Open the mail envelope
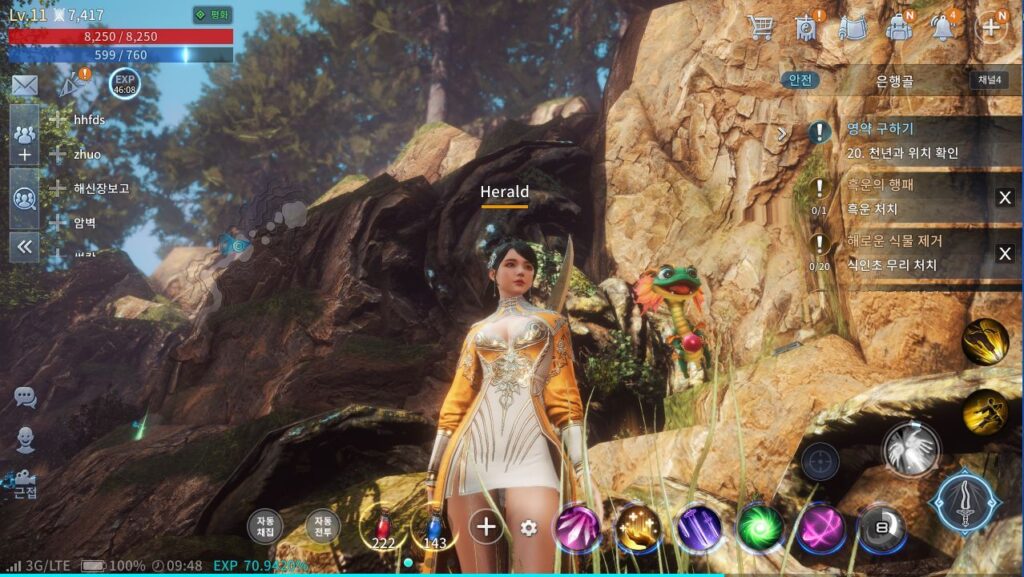1024x577 pixels. click(24, 86)
